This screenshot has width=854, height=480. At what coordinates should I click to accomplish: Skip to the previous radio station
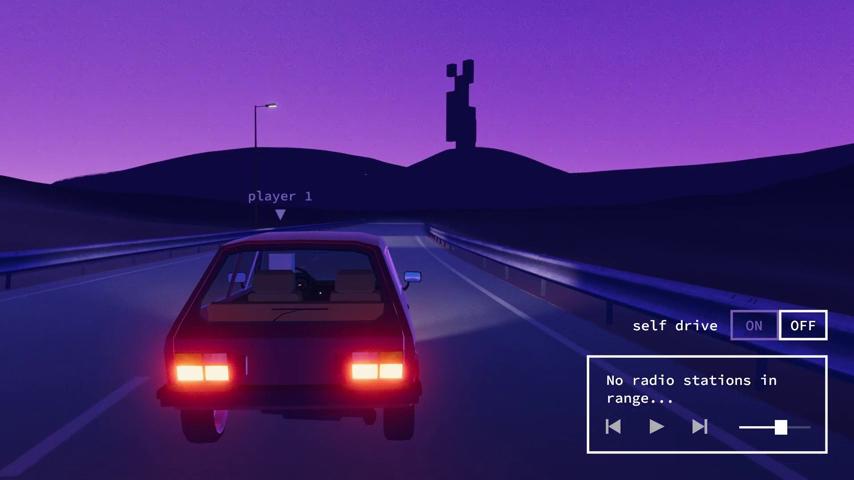pos(614,427)
